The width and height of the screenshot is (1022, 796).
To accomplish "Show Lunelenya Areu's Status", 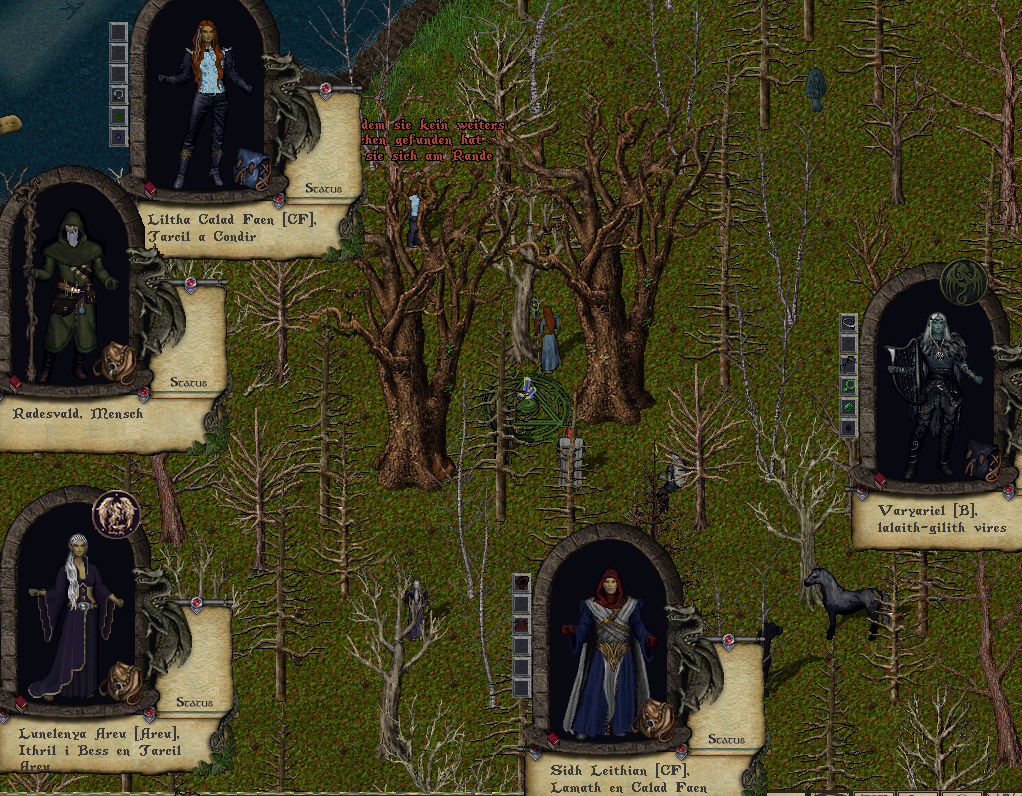I will tap(194, 702).
